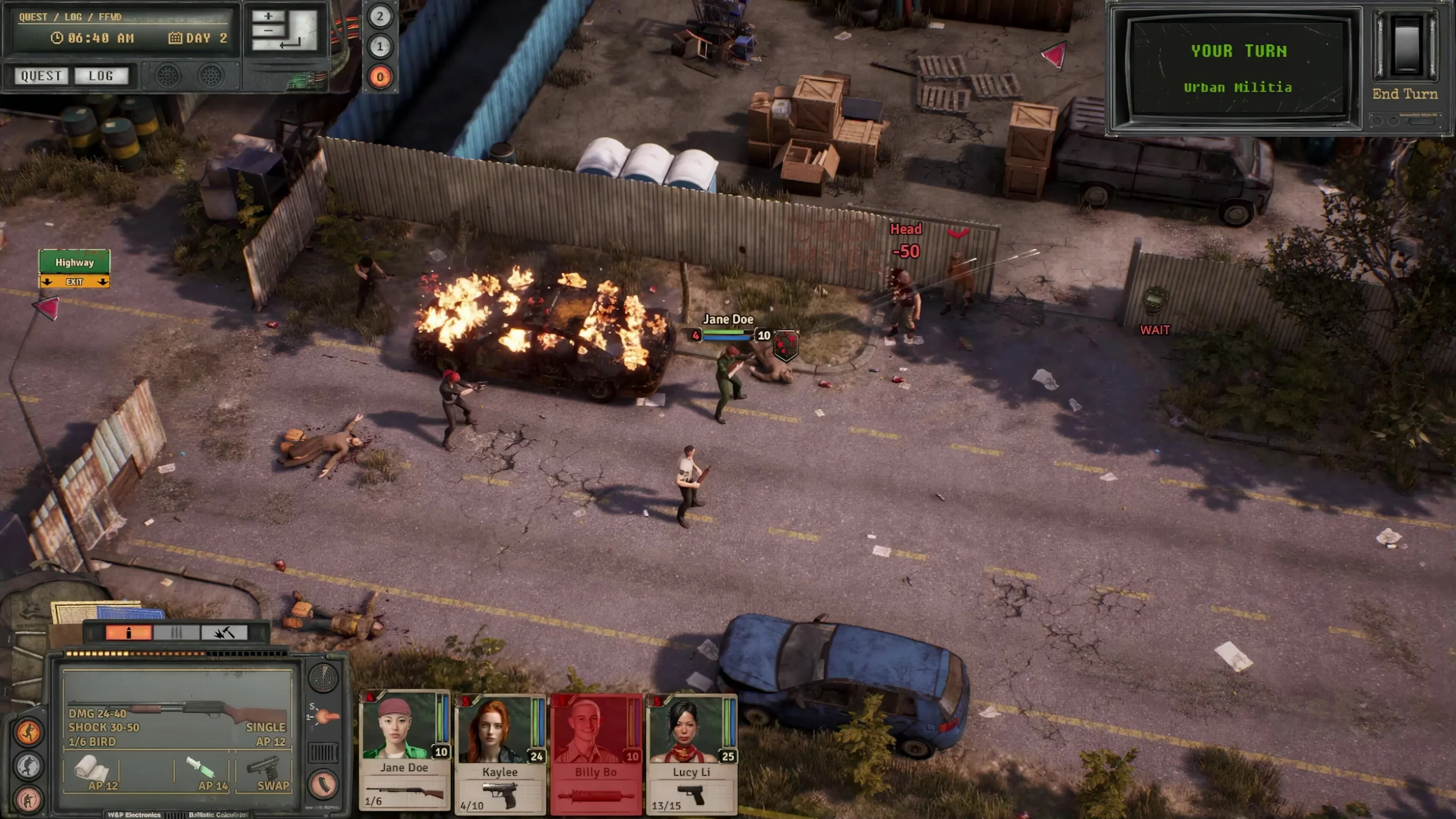Image resolution: width=1456 pixels, height=819 pixels.
Task: Use the green syringe item
Action: pos(201,770)
